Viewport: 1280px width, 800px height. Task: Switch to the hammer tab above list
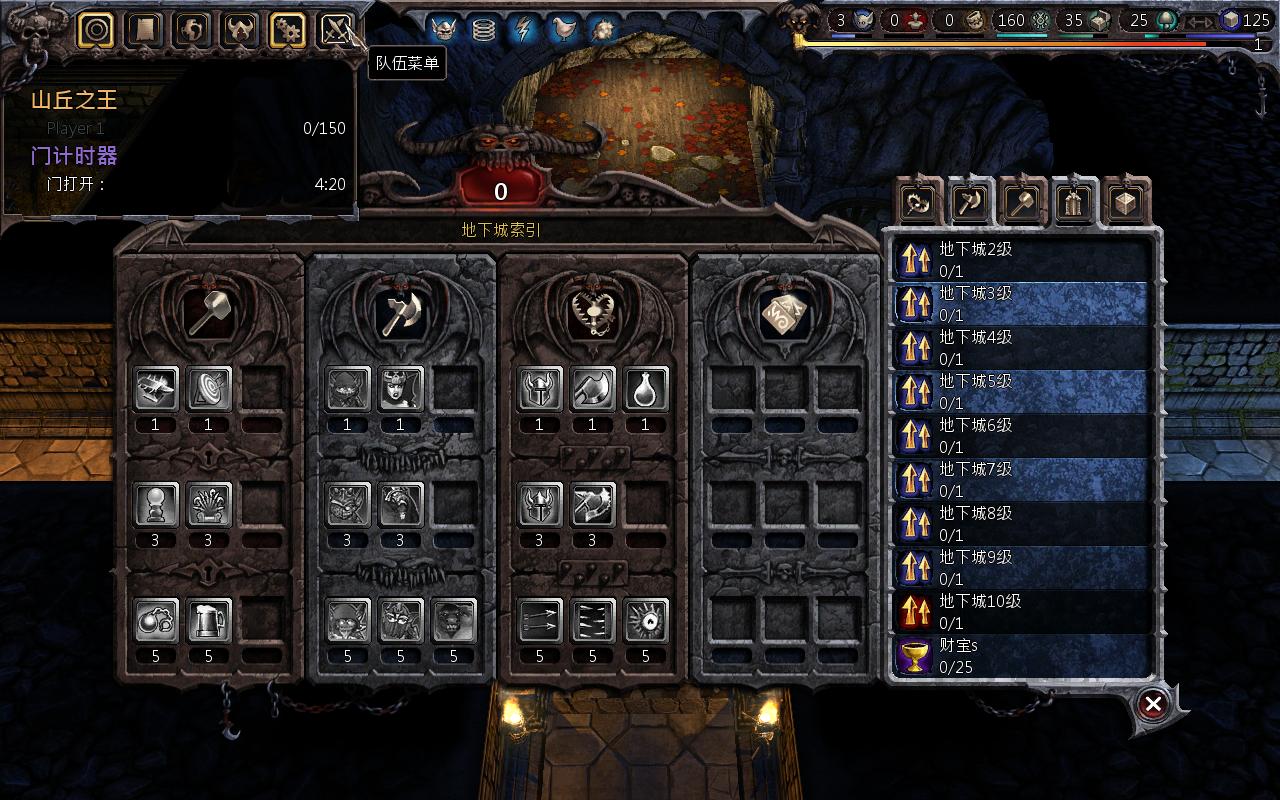[1022, 203]
